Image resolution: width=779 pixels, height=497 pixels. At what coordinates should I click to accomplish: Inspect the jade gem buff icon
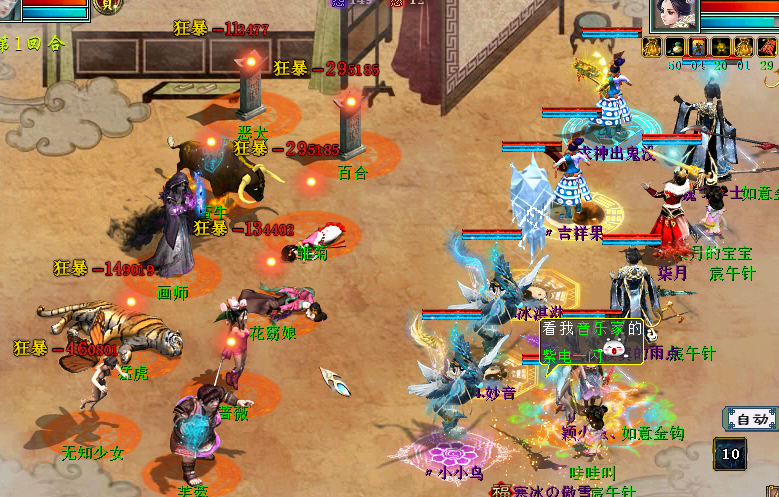click(x=674, y=47)
